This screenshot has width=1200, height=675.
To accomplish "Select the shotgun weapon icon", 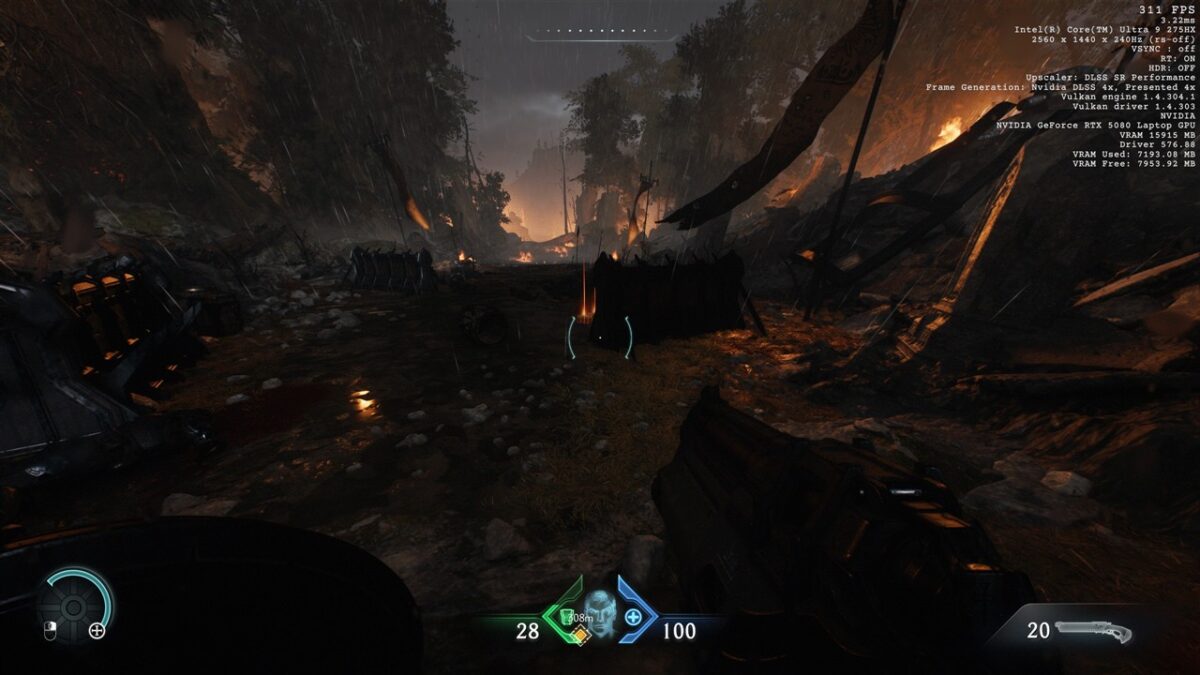I will click(x=1093, y=631).
